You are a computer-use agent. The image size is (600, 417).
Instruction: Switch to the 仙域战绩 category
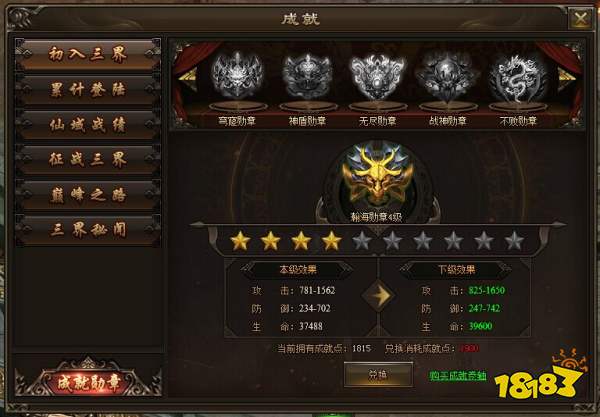tap(89, 124)
